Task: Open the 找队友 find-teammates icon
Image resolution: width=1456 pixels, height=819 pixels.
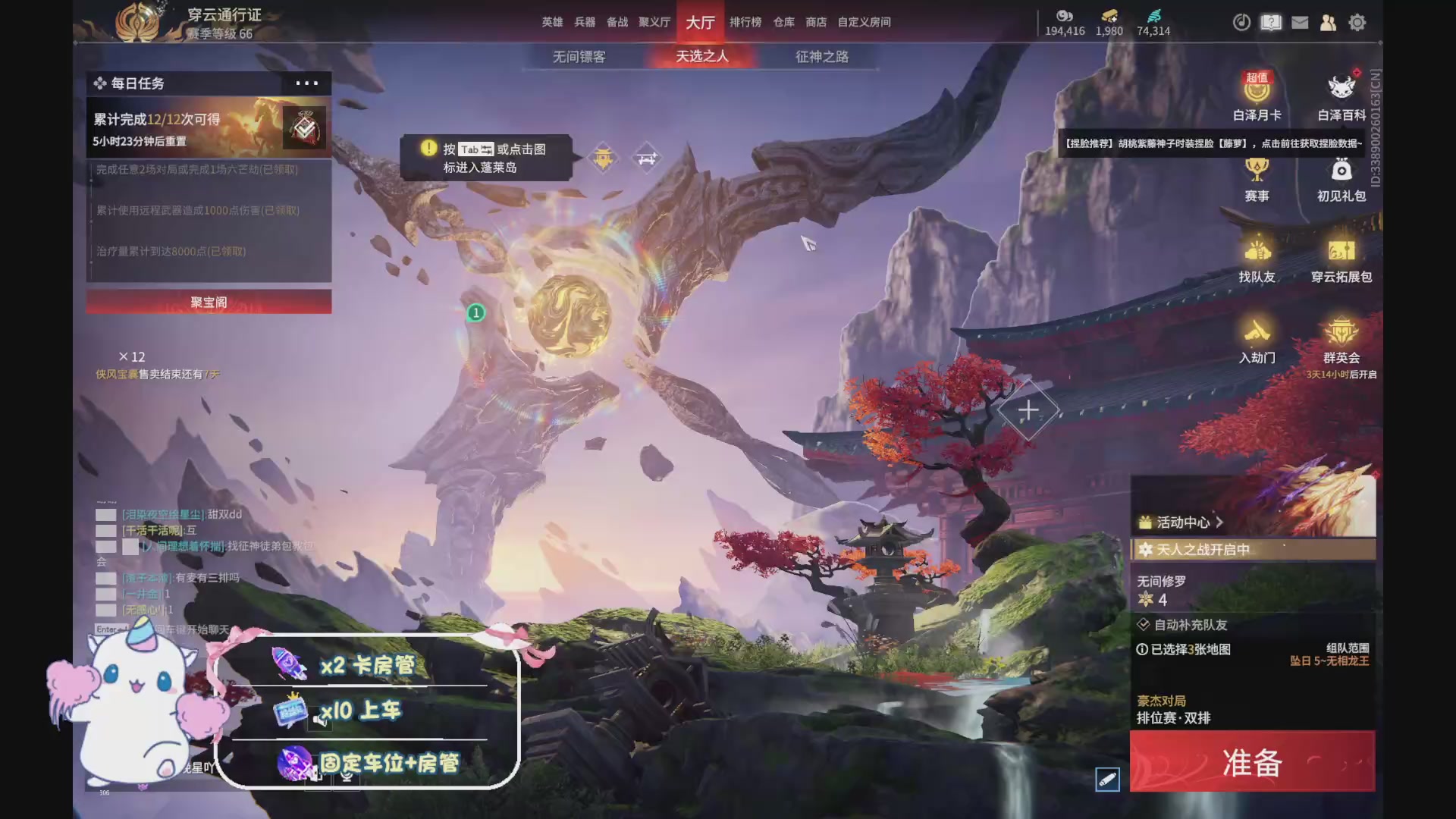Action: coord(1257,254)
